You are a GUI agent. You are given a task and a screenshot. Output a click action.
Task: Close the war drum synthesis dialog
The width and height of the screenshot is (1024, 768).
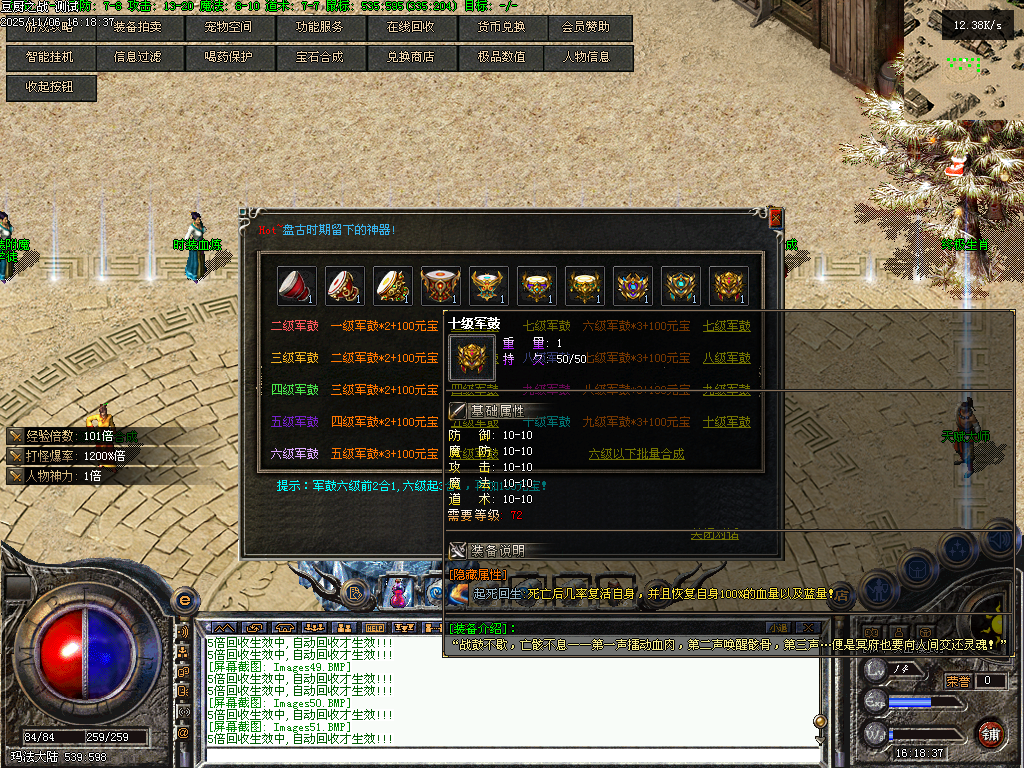coord(775,218)
